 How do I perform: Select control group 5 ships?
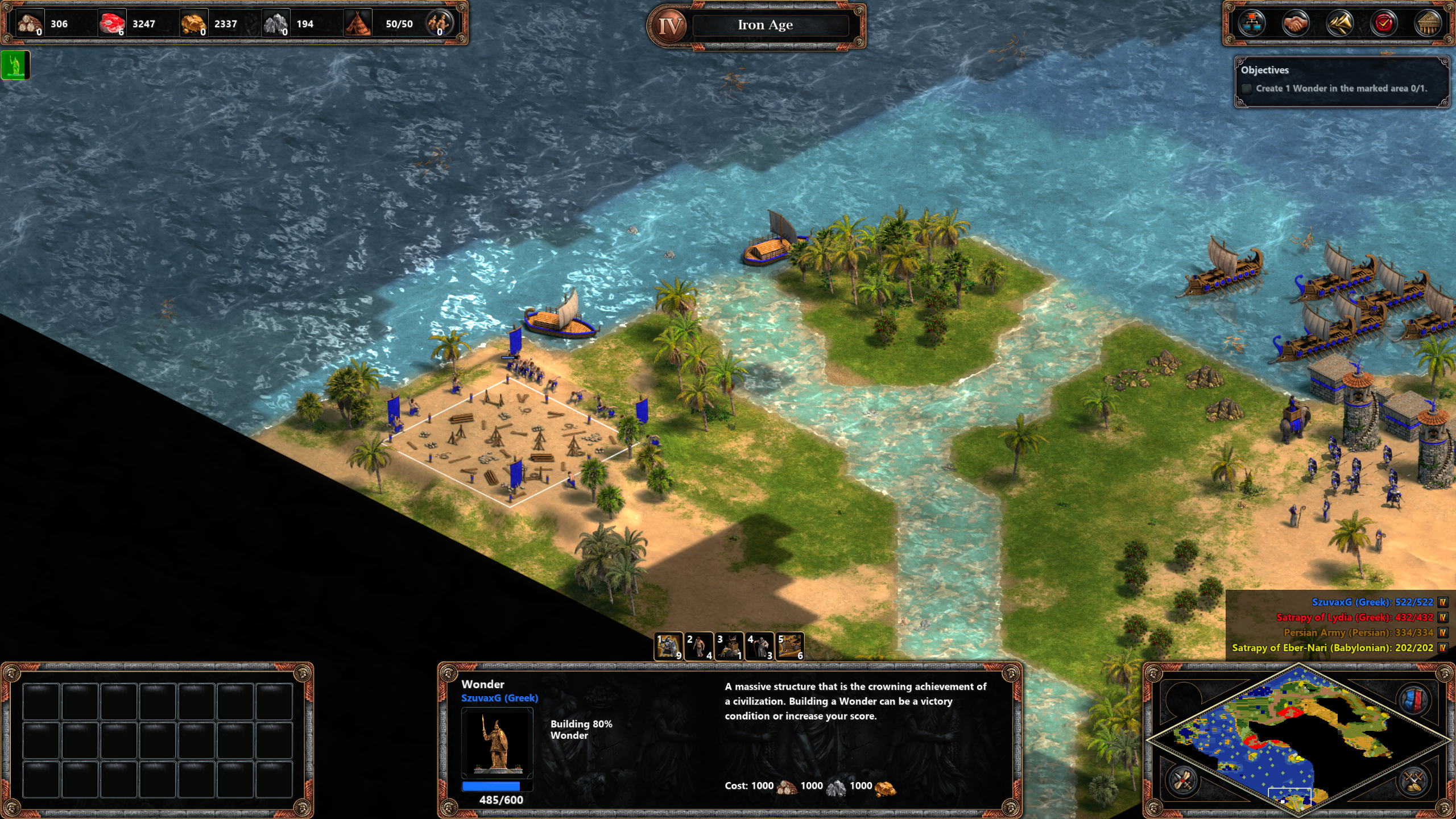click(790, 646)
